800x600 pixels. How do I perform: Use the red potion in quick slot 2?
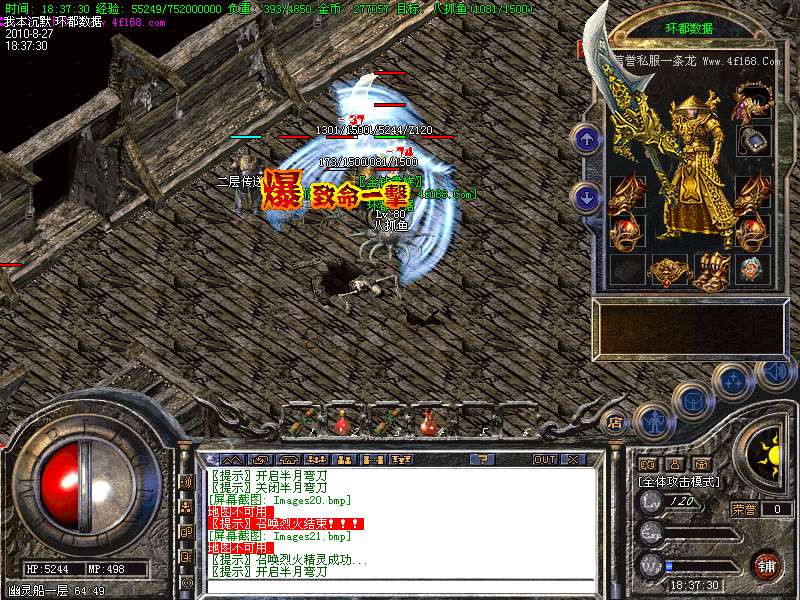point(342,421)
